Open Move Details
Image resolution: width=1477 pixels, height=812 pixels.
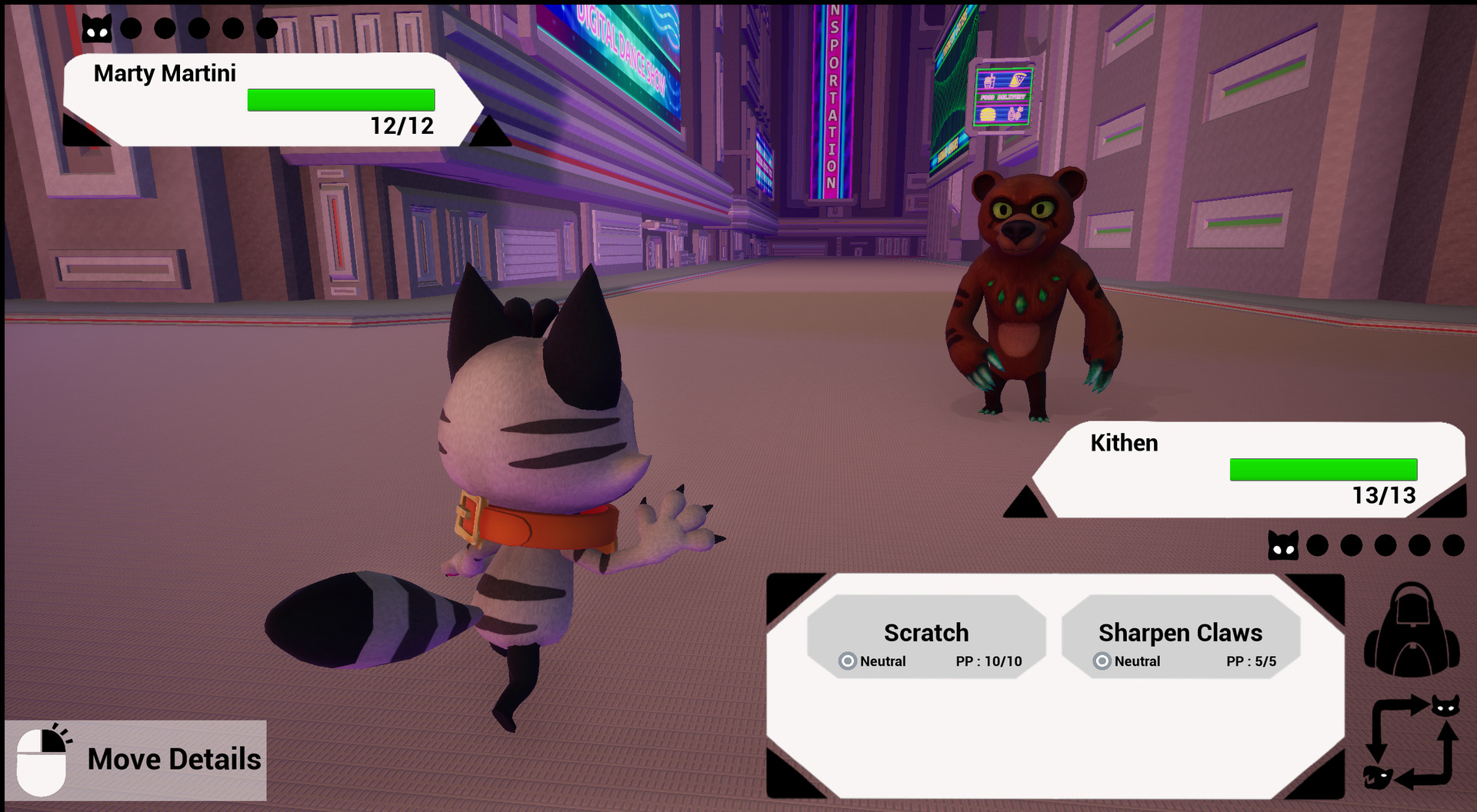[x=174, y=759]
